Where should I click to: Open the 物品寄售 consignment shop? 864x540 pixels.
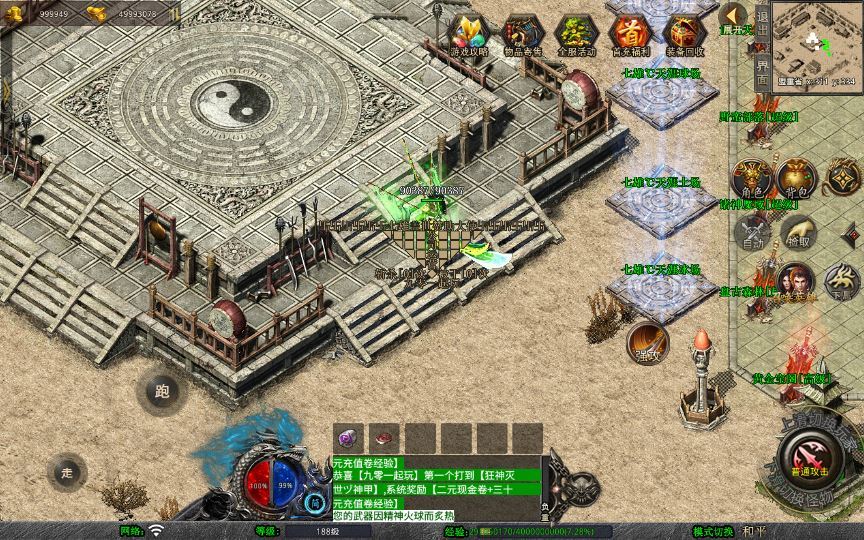tap(522, 34)
